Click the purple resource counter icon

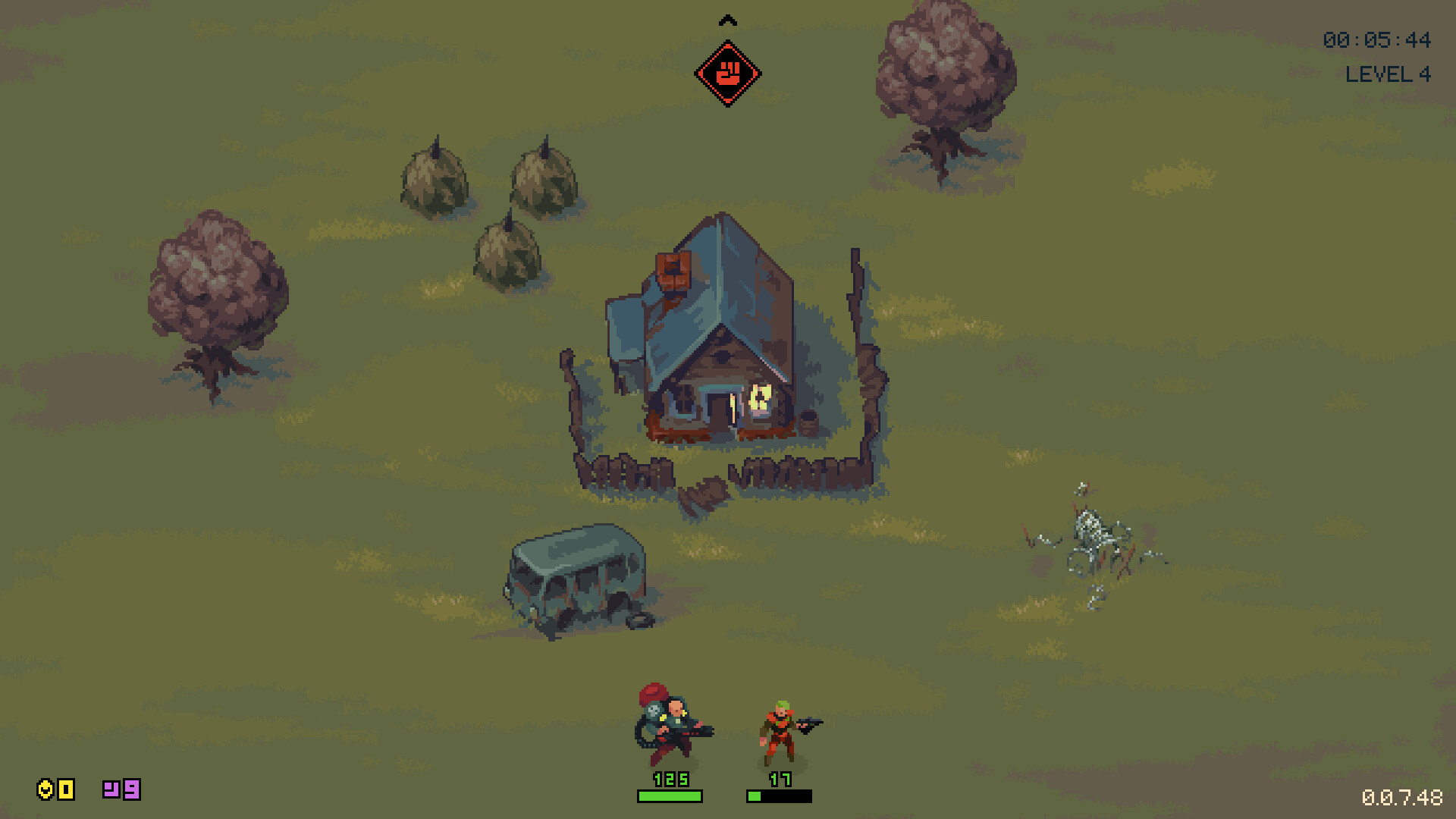click(x=111, y=790)
